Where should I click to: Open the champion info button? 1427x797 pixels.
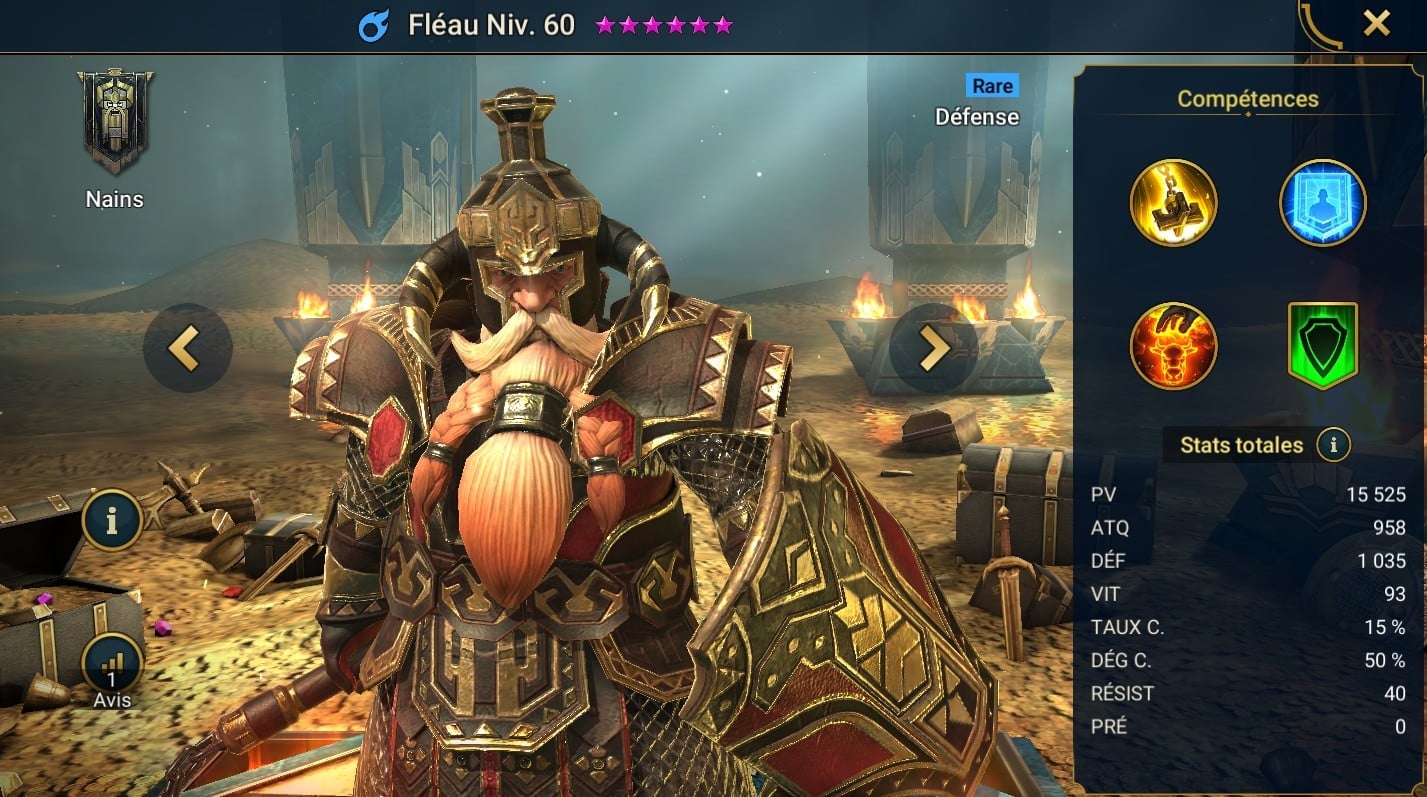pyautogui.click(x=111, y=520)
